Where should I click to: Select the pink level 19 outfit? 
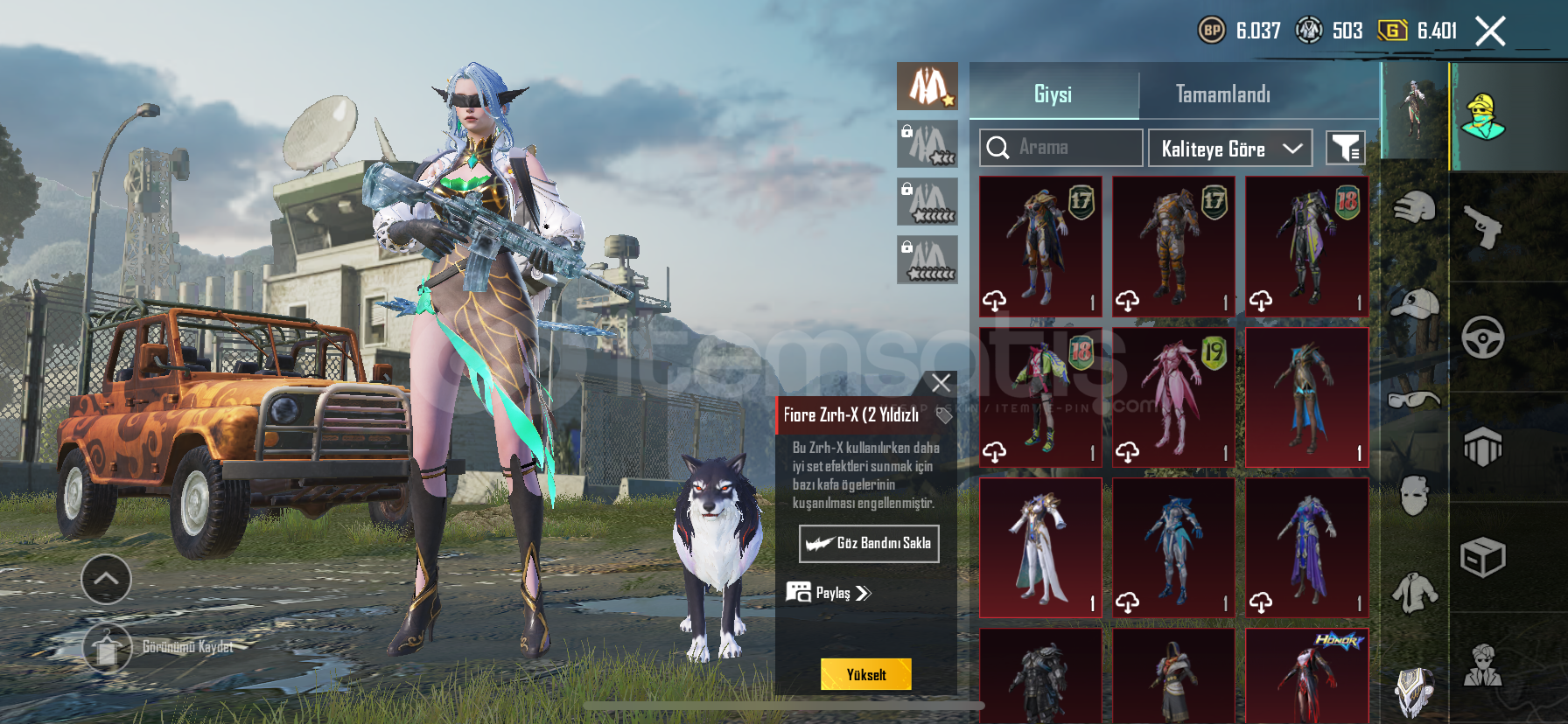(1173, 397)
